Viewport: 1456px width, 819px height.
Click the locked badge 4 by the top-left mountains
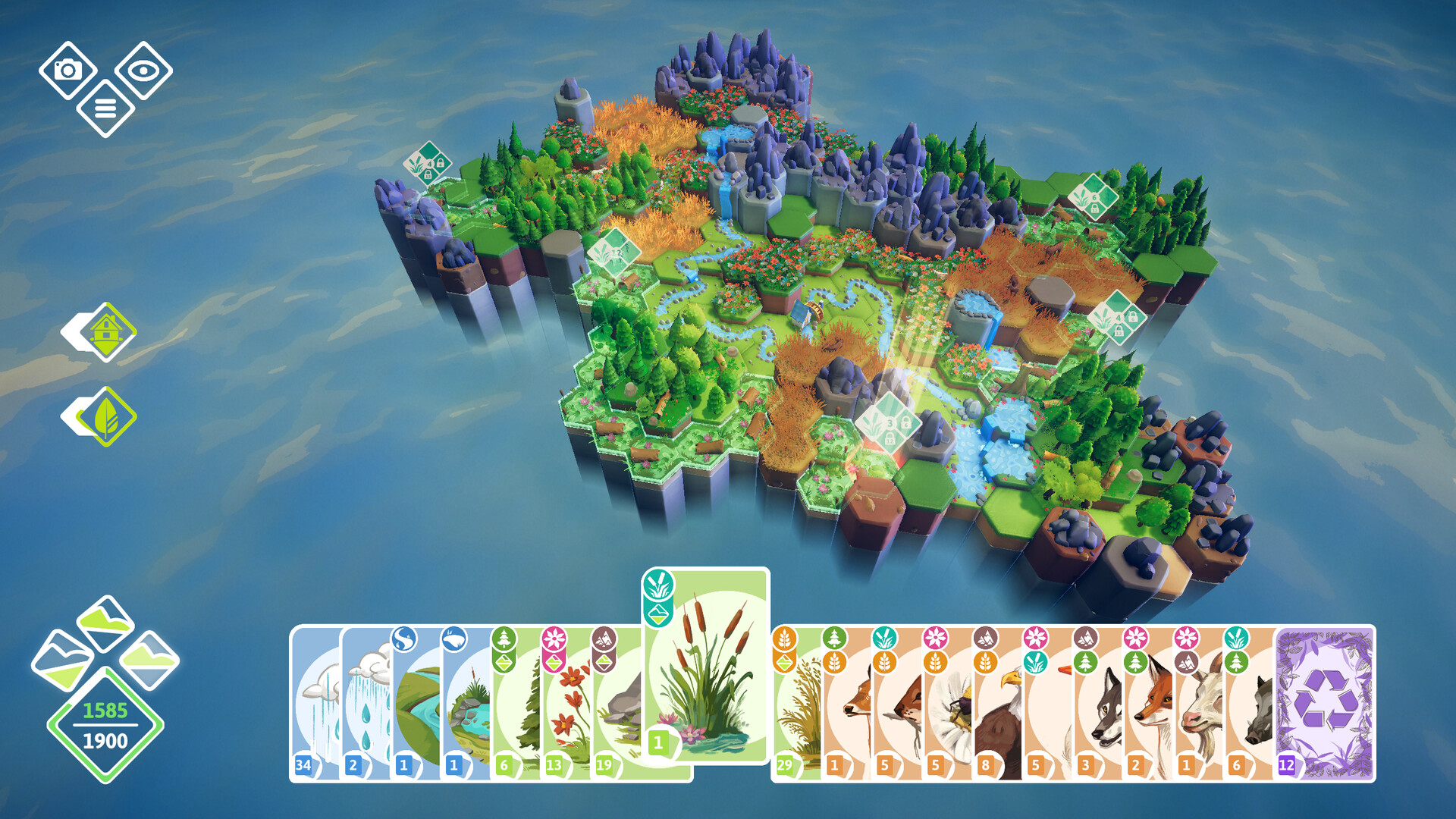(x=429, y=164)
